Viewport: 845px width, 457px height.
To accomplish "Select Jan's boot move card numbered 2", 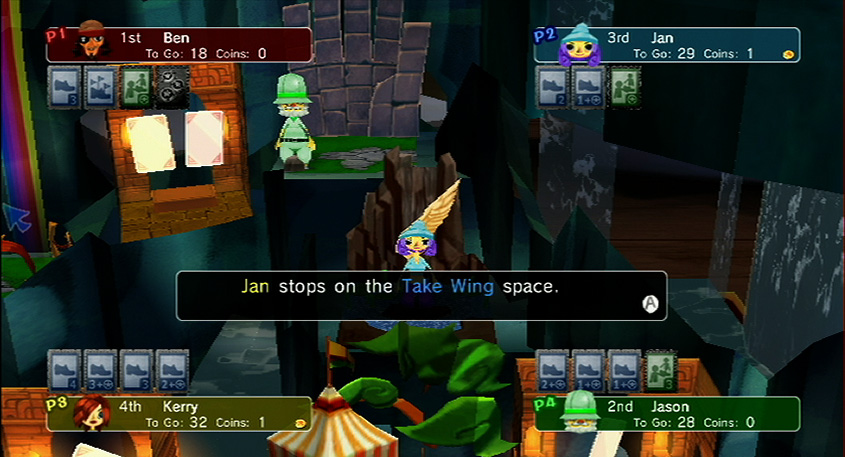I will tap(553, 86).
